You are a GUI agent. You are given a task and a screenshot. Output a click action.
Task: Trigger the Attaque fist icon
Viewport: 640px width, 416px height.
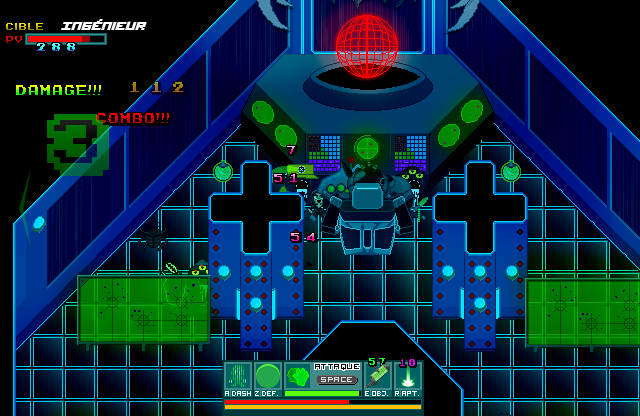(x=298, y=376)
